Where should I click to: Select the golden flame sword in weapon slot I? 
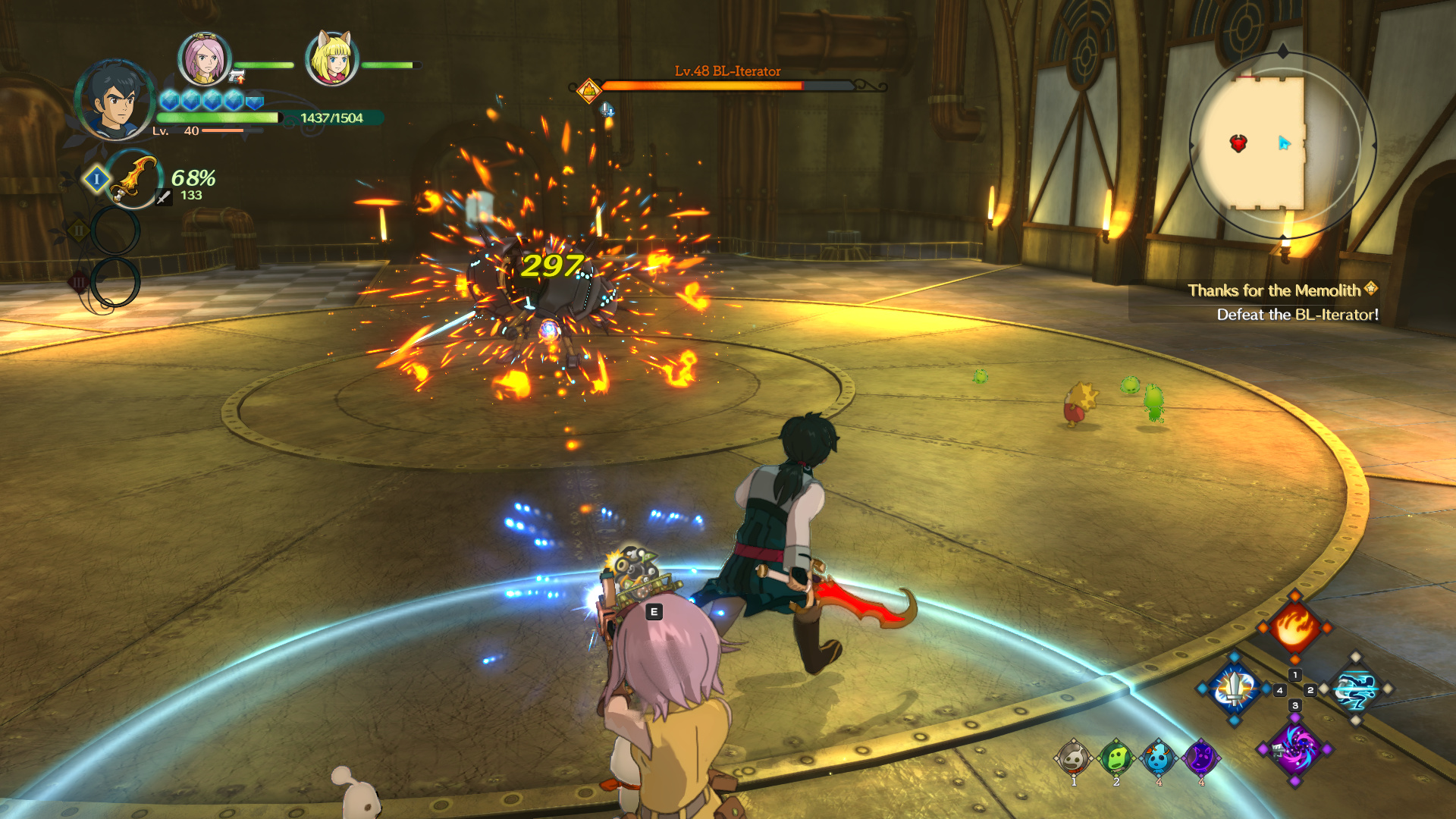click(134, 180)
